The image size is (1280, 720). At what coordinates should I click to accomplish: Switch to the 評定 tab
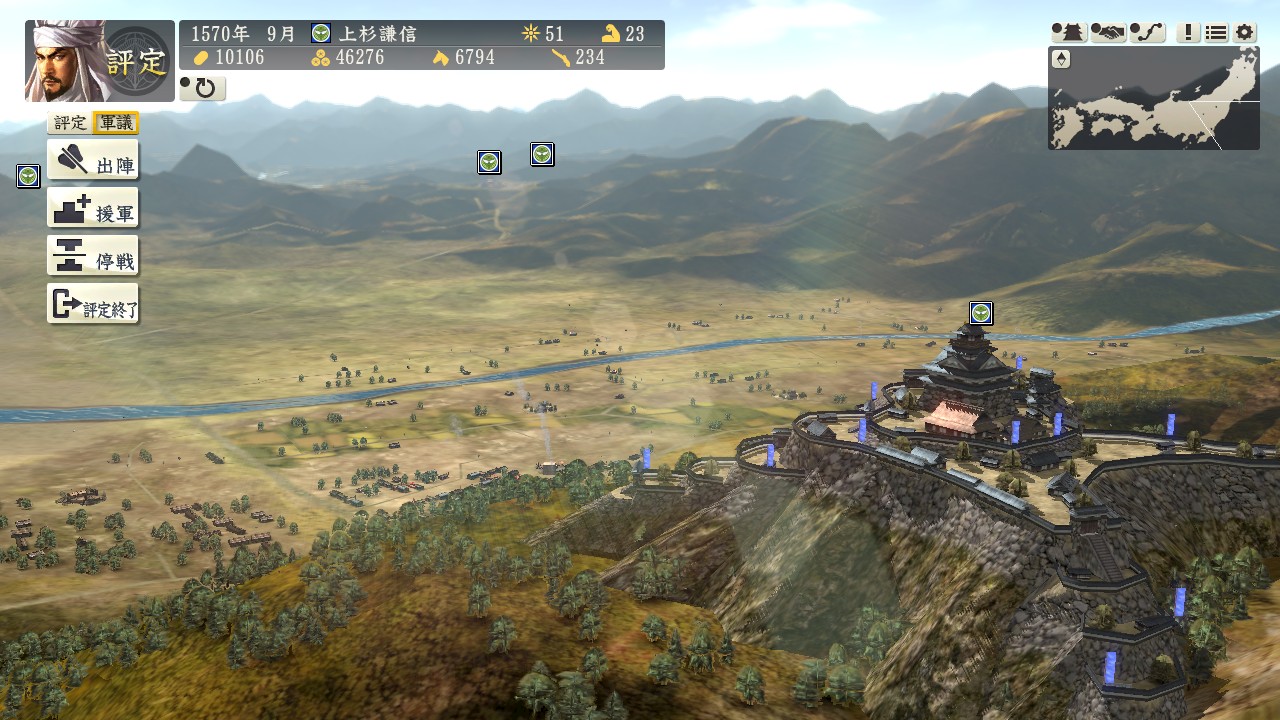point(70,123)
